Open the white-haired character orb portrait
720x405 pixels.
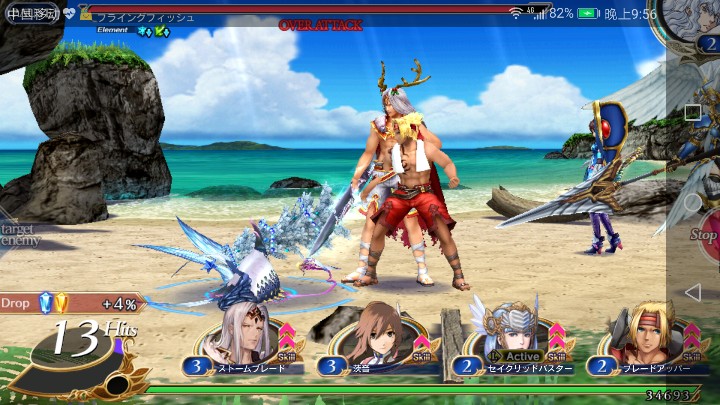pyautogui.click(x=688, y=25)
